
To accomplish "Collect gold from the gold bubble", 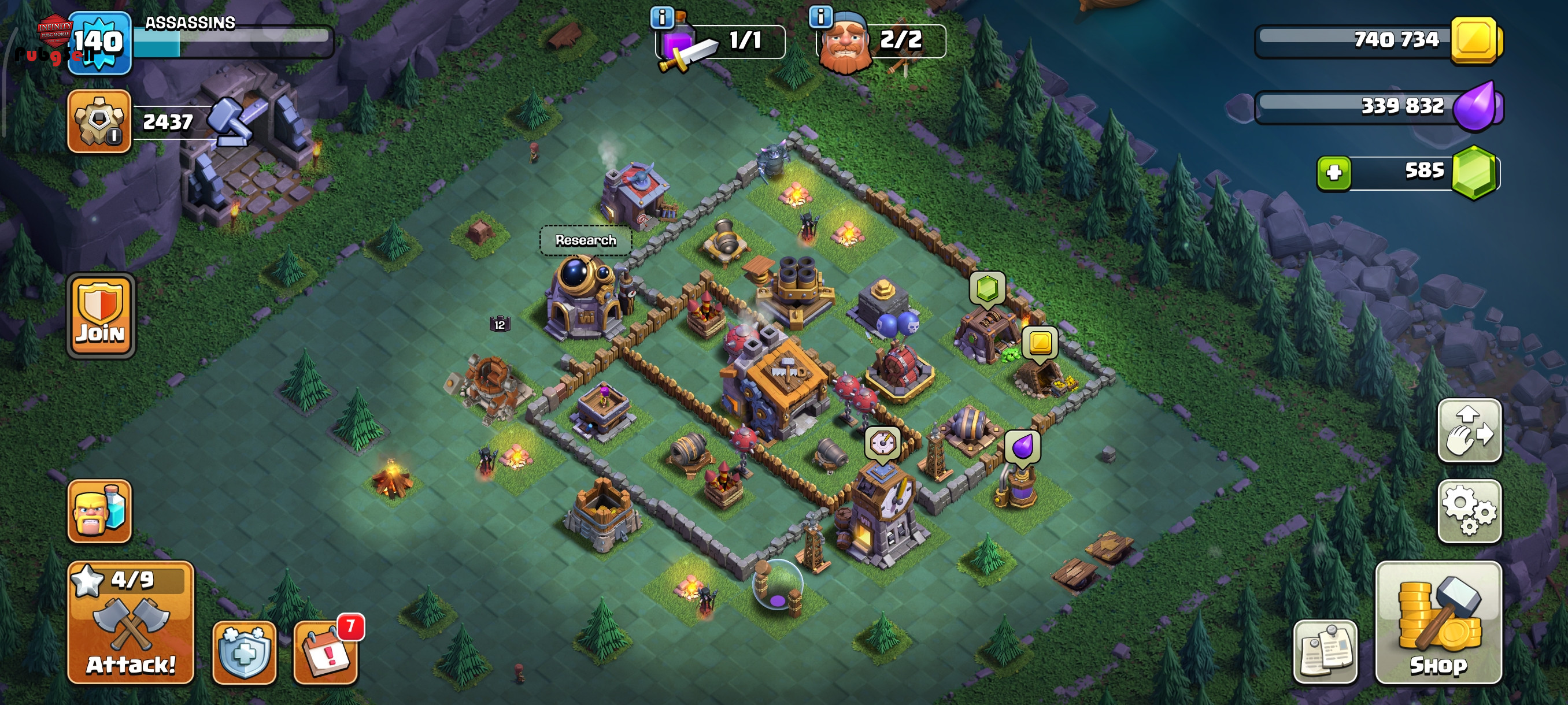I will tap(1040, 343).
